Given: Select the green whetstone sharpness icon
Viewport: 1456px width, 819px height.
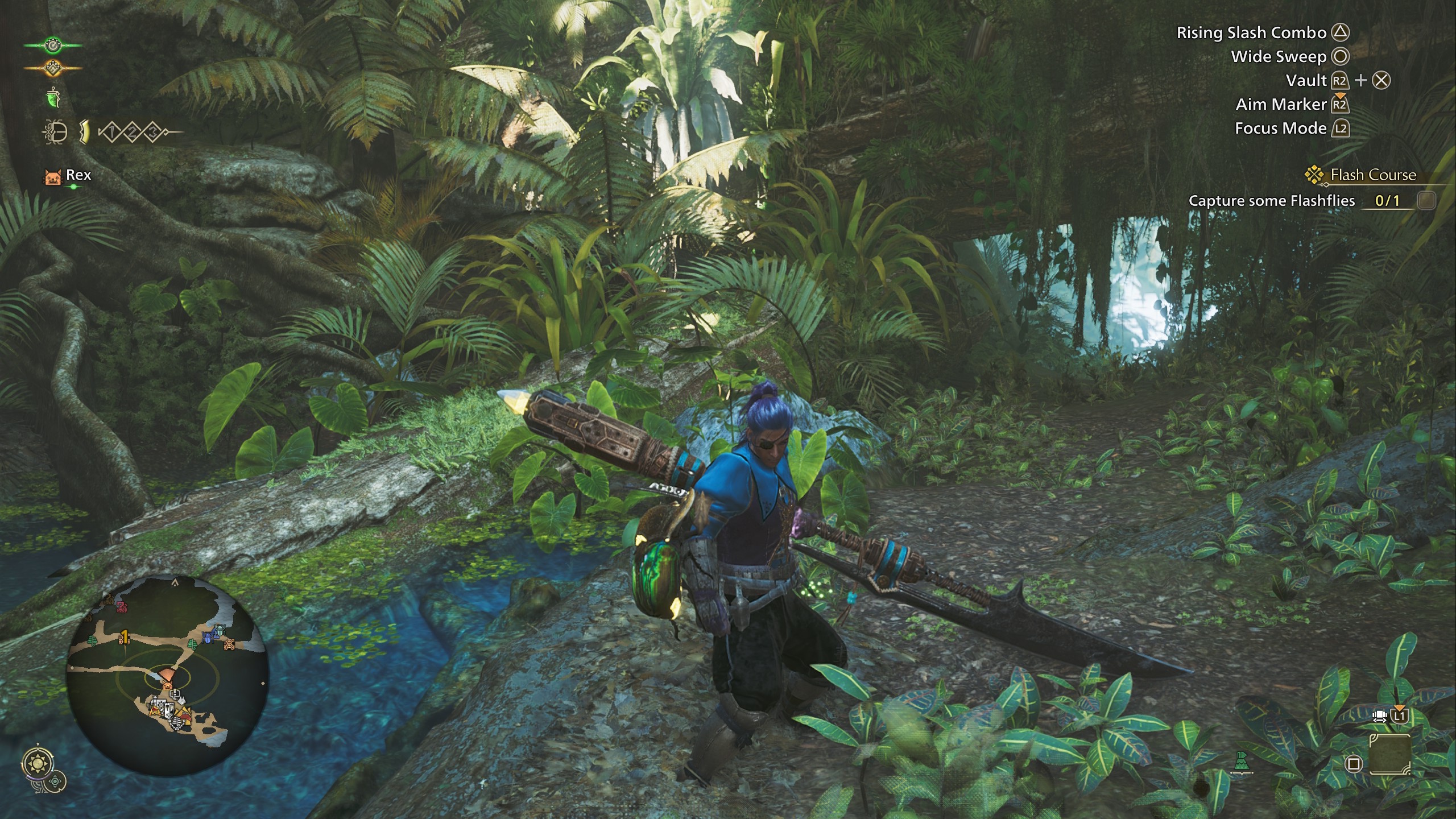Looking at the screenshot, I should tap(53, 98).
